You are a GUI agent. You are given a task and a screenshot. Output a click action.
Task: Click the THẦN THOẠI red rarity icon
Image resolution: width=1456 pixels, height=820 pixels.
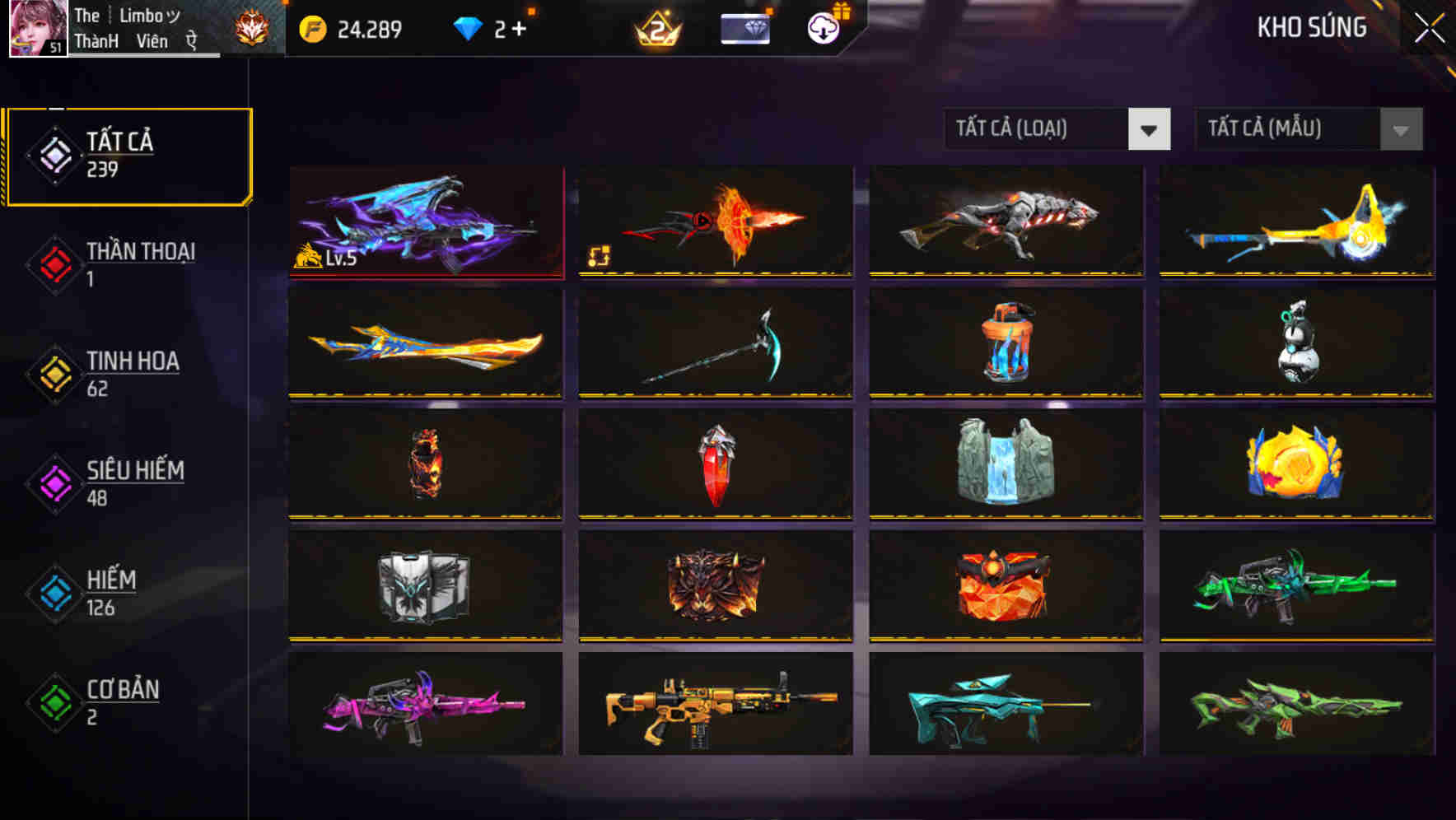54,263
